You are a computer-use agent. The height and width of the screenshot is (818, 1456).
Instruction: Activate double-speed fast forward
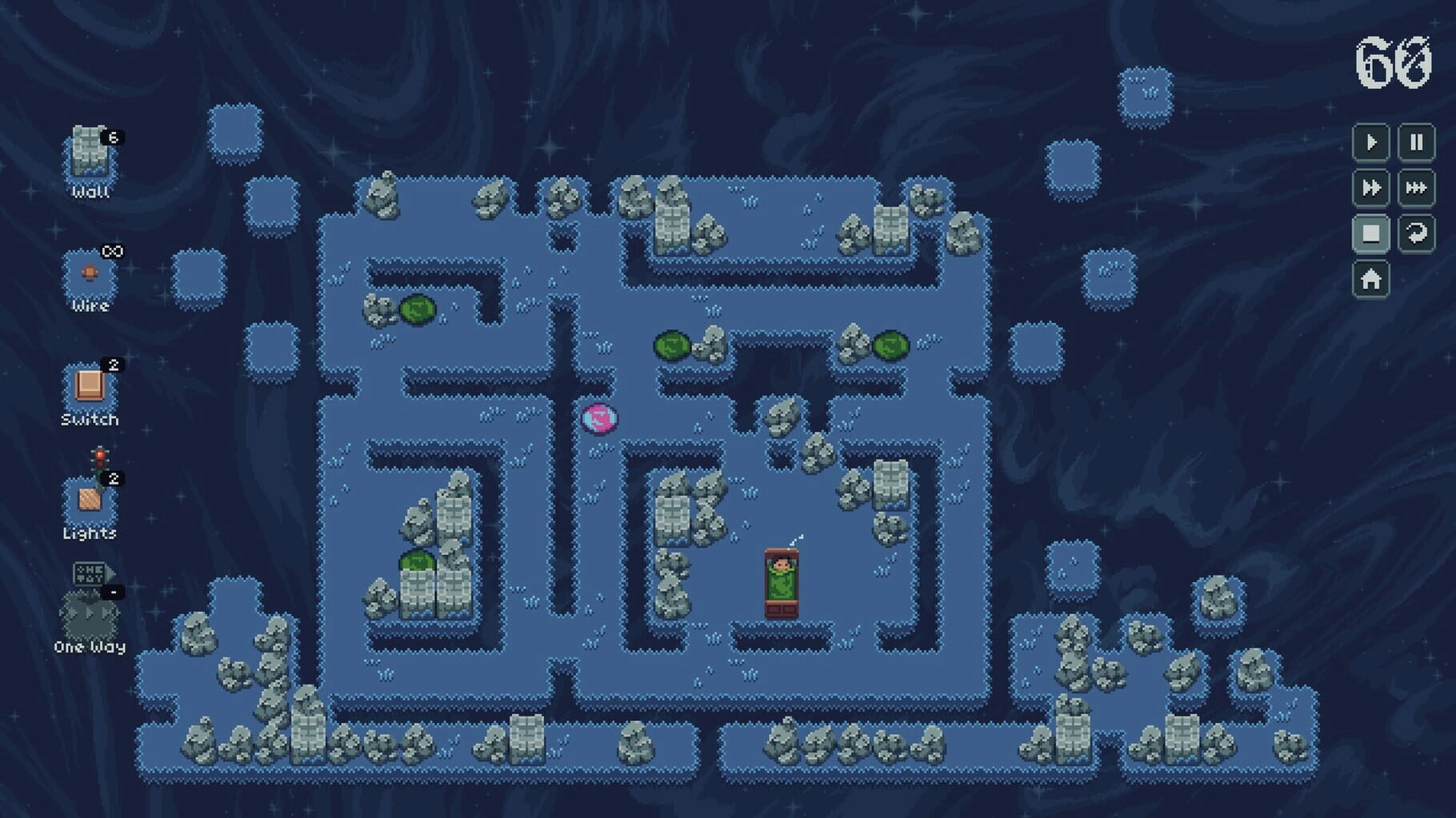point(1370,189)
